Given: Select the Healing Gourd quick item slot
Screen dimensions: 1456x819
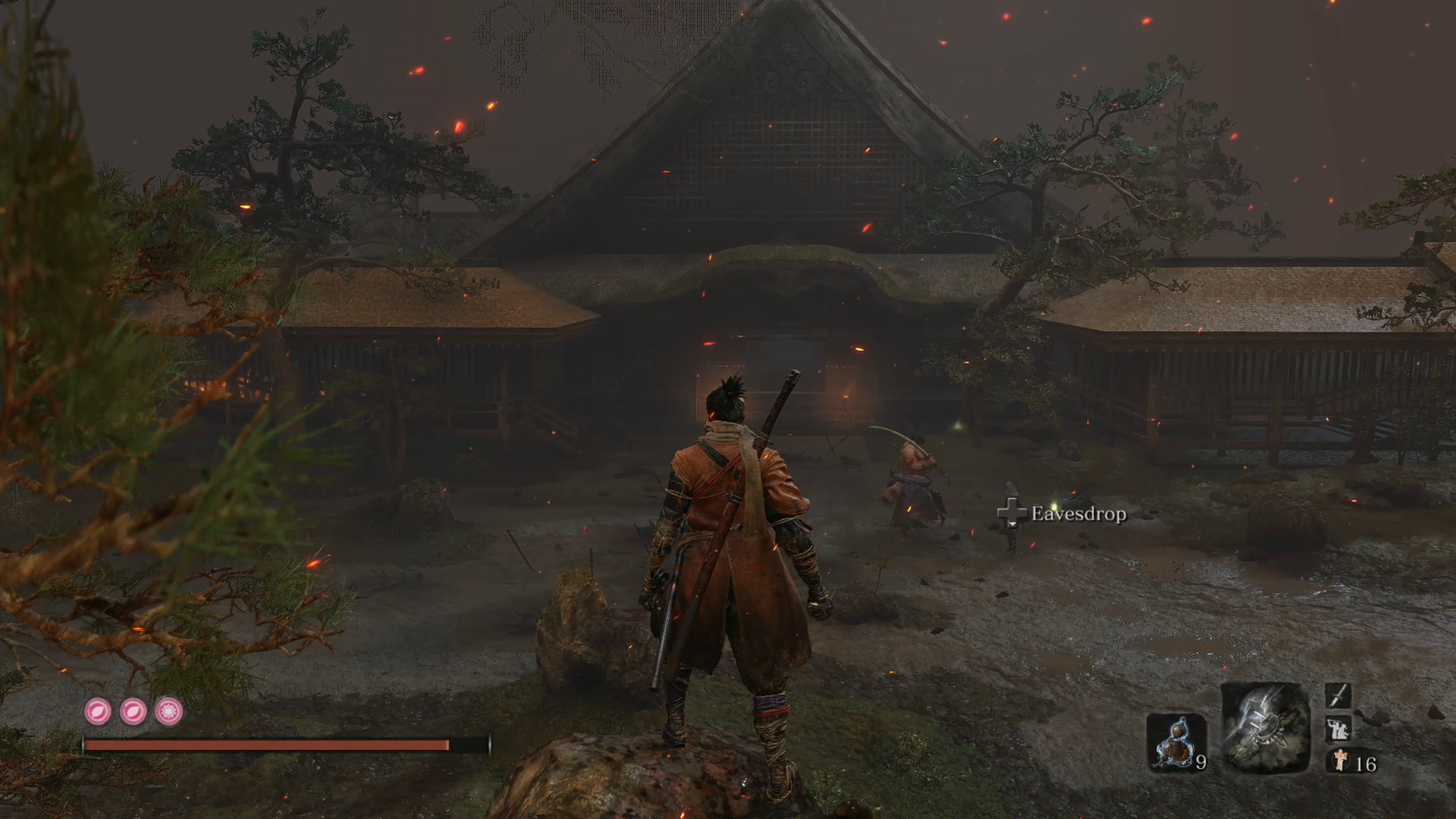Looking at the screenshot, I should tap(1175, 741).
